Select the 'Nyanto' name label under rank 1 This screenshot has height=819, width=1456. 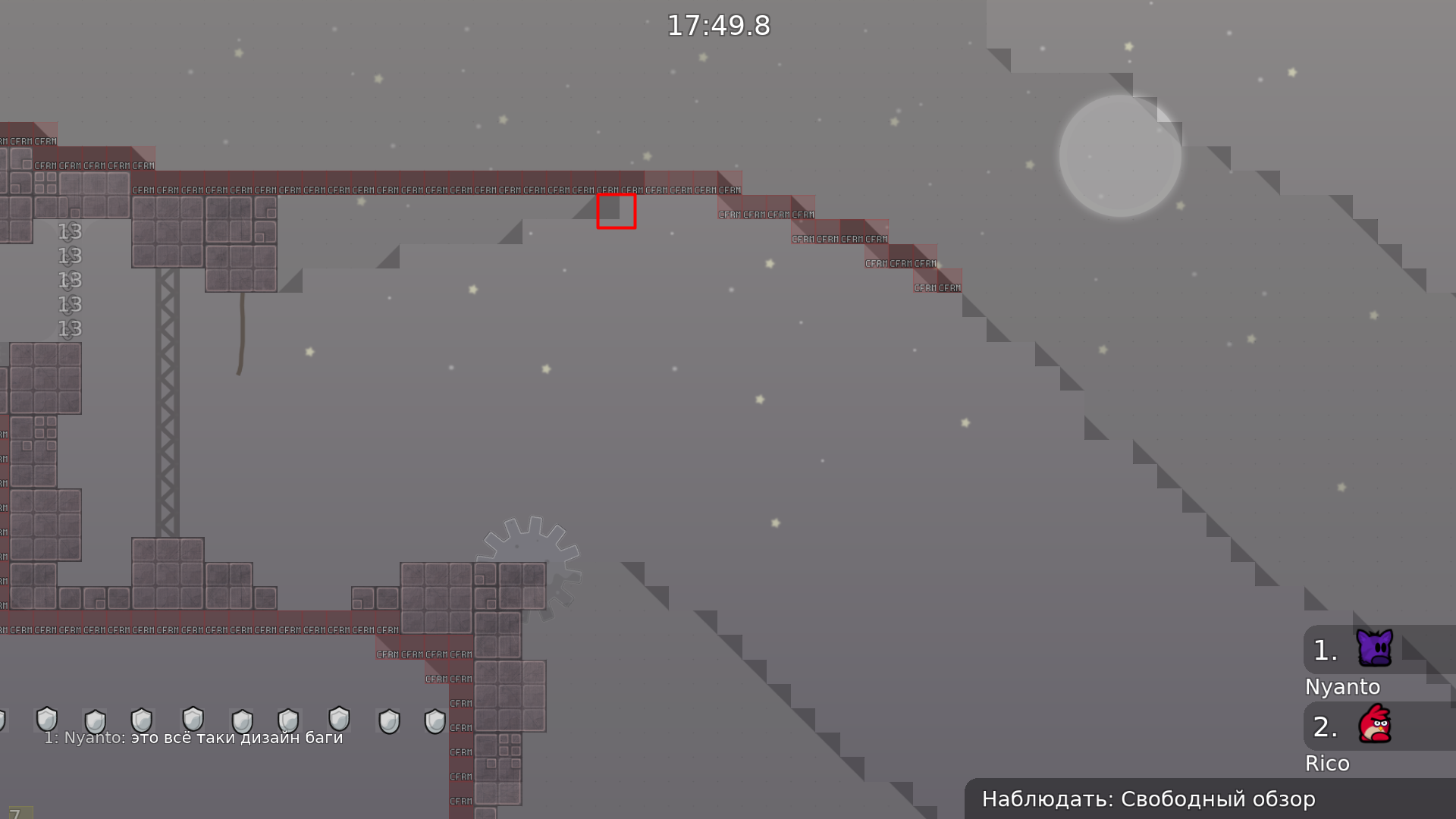tap(1343, 687)
